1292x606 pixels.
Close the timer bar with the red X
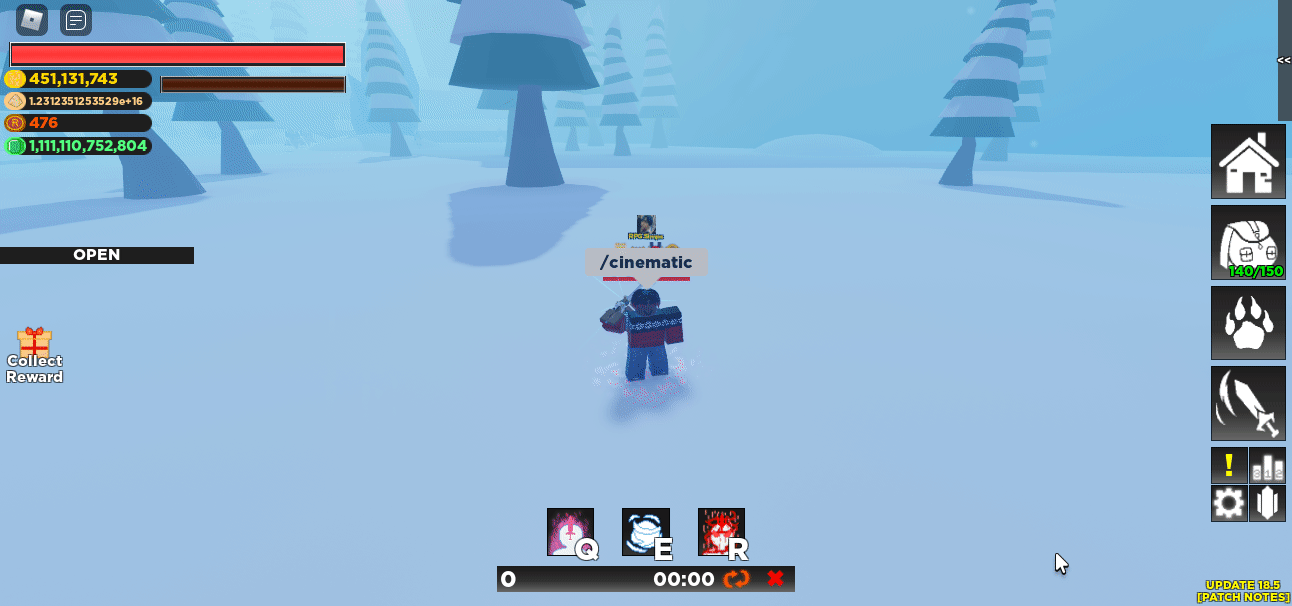pos(775,579)
